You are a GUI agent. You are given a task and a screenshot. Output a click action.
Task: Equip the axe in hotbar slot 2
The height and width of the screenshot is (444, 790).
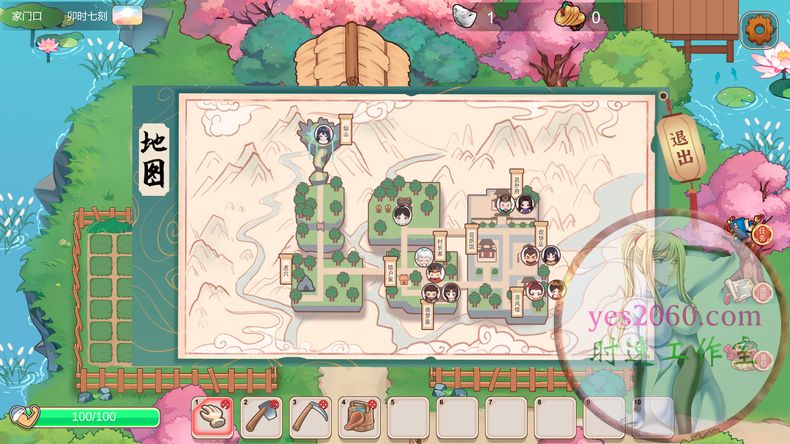(x=262, y=416)
